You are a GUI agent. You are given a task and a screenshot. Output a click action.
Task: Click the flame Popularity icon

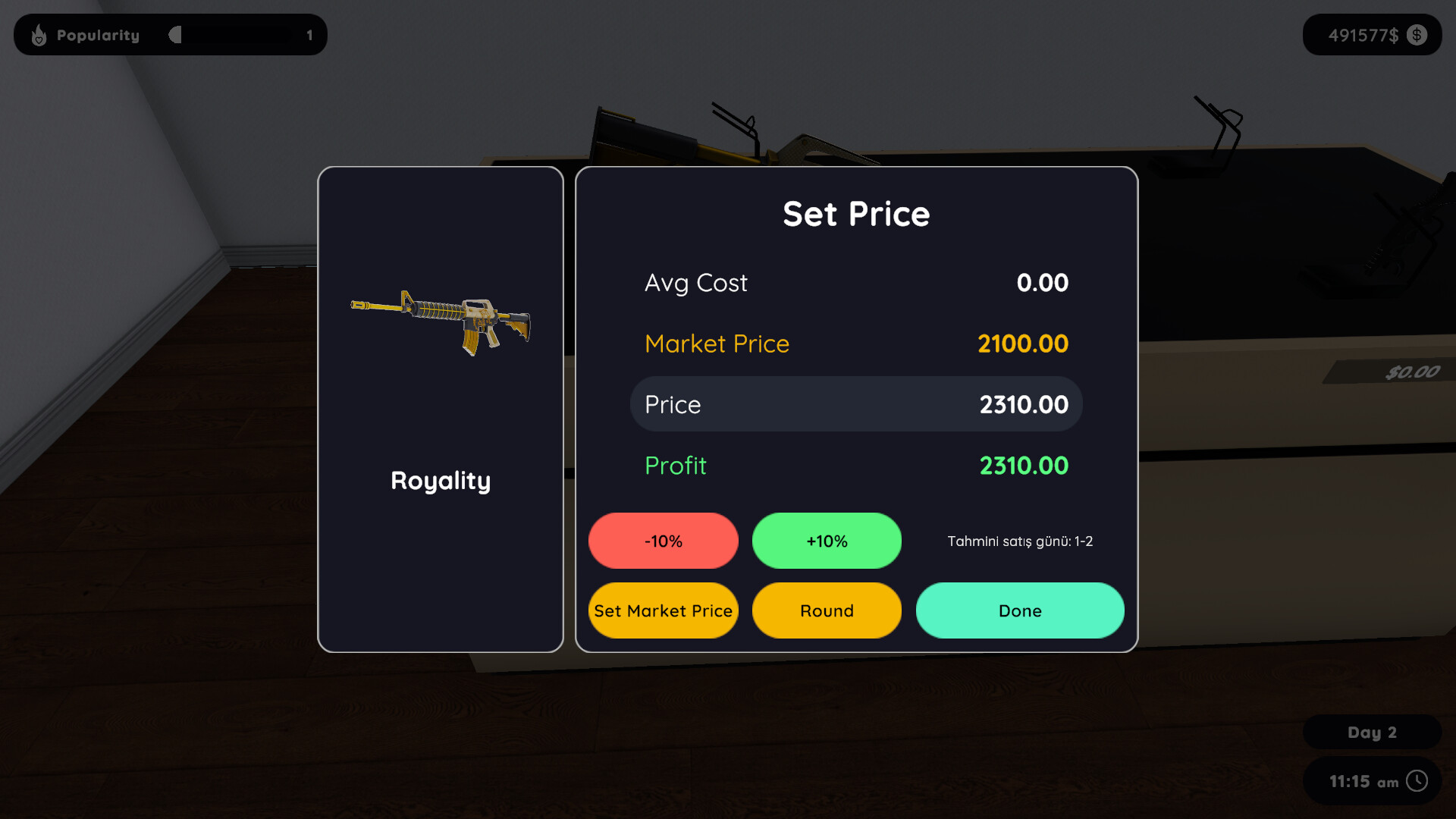tap(39, 35)
